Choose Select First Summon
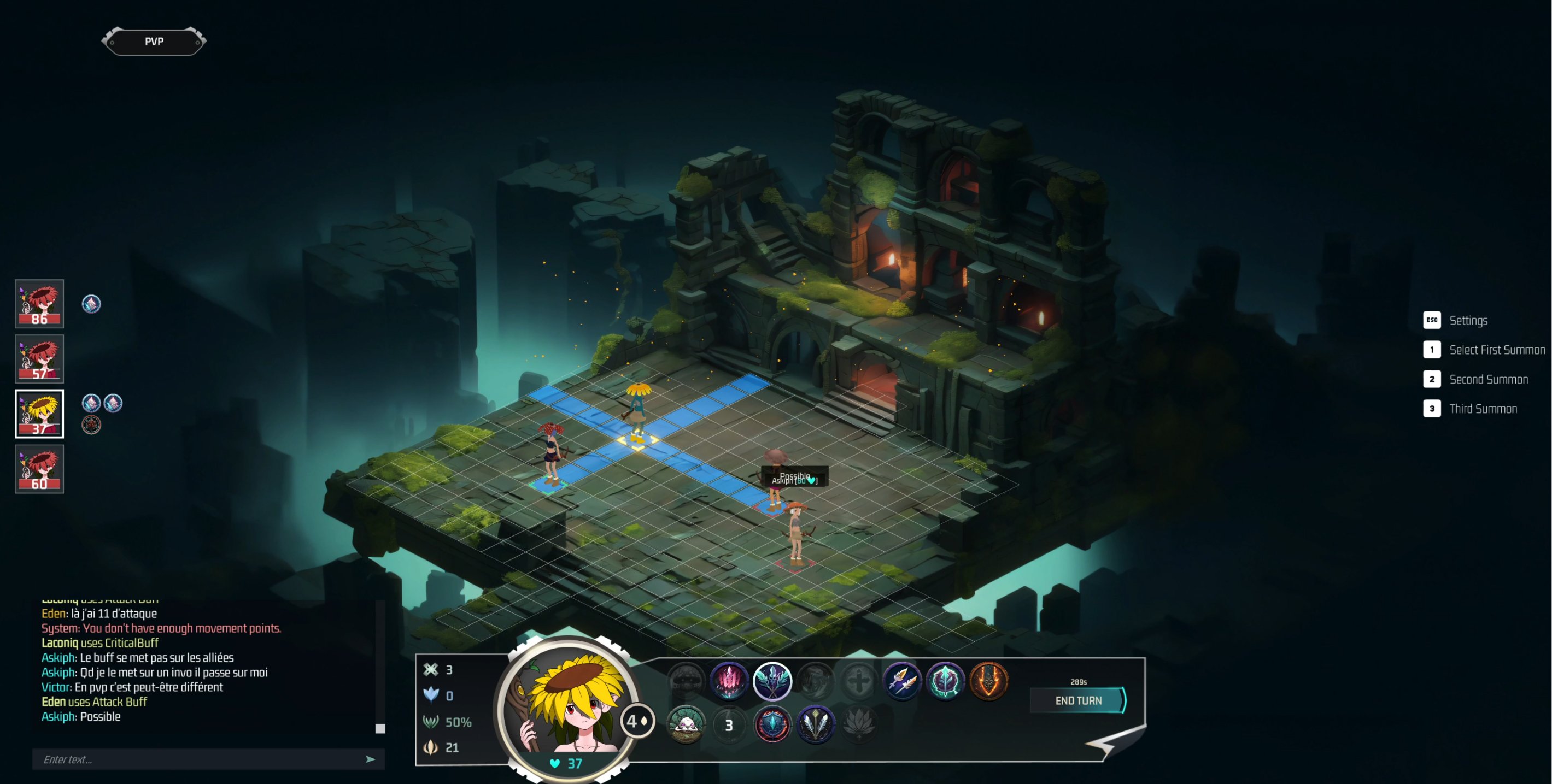 [1496, 350]
